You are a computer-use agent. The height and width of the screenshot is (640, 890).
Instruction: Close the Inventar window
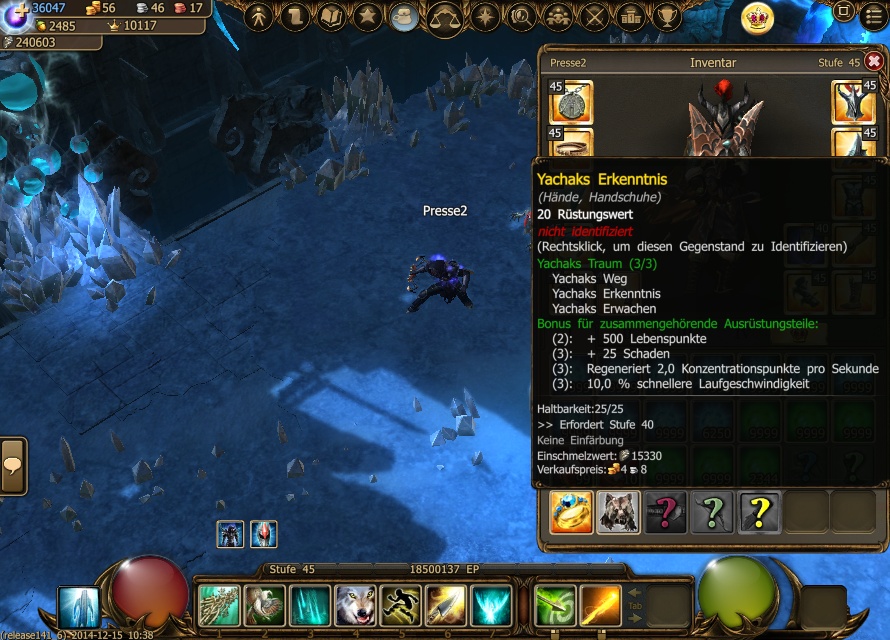[x=873, y=61]
